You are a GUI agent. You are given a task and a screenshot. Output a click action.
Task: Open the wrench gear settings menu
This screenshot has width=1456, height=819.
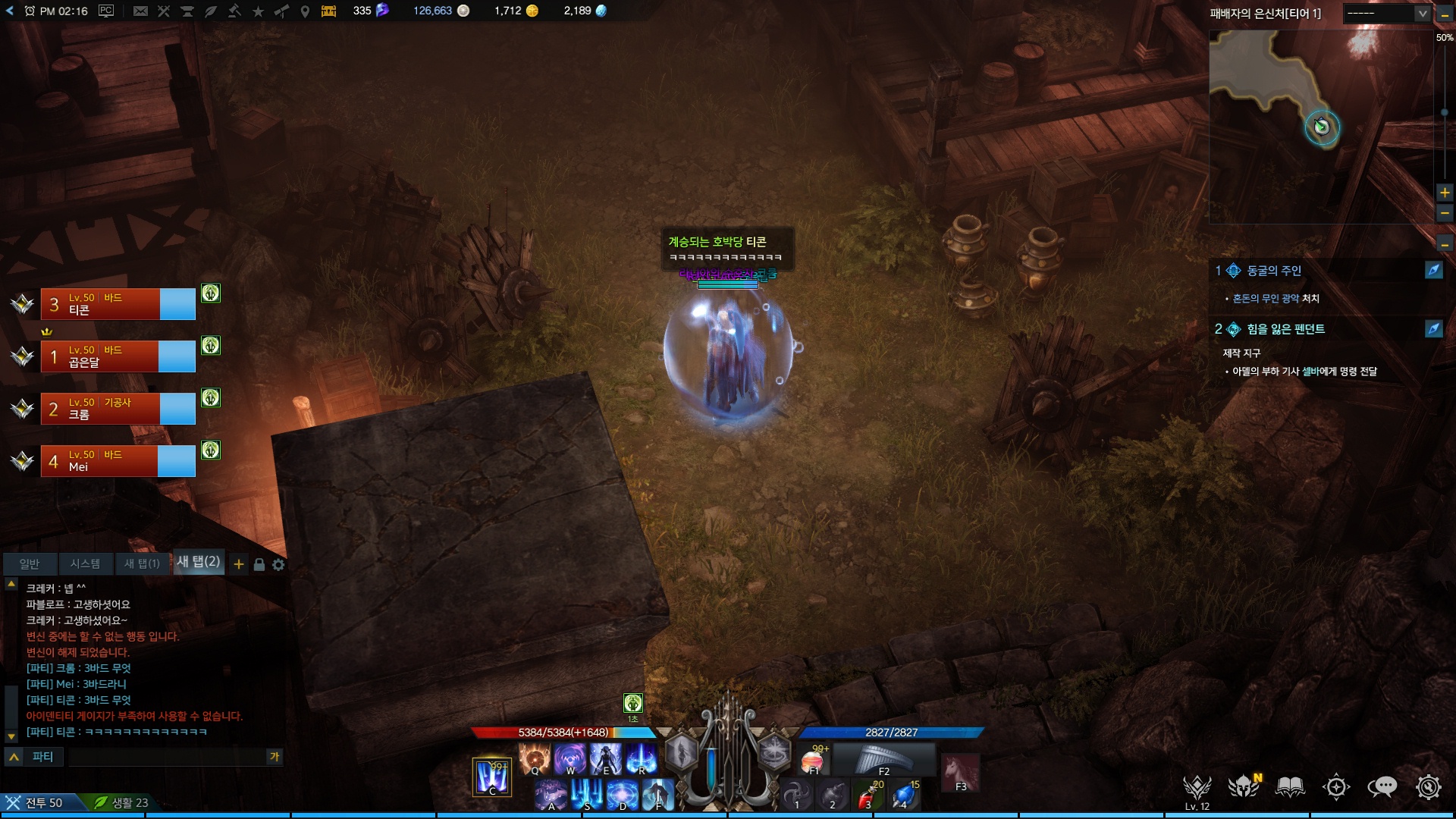coord(1428,787)
